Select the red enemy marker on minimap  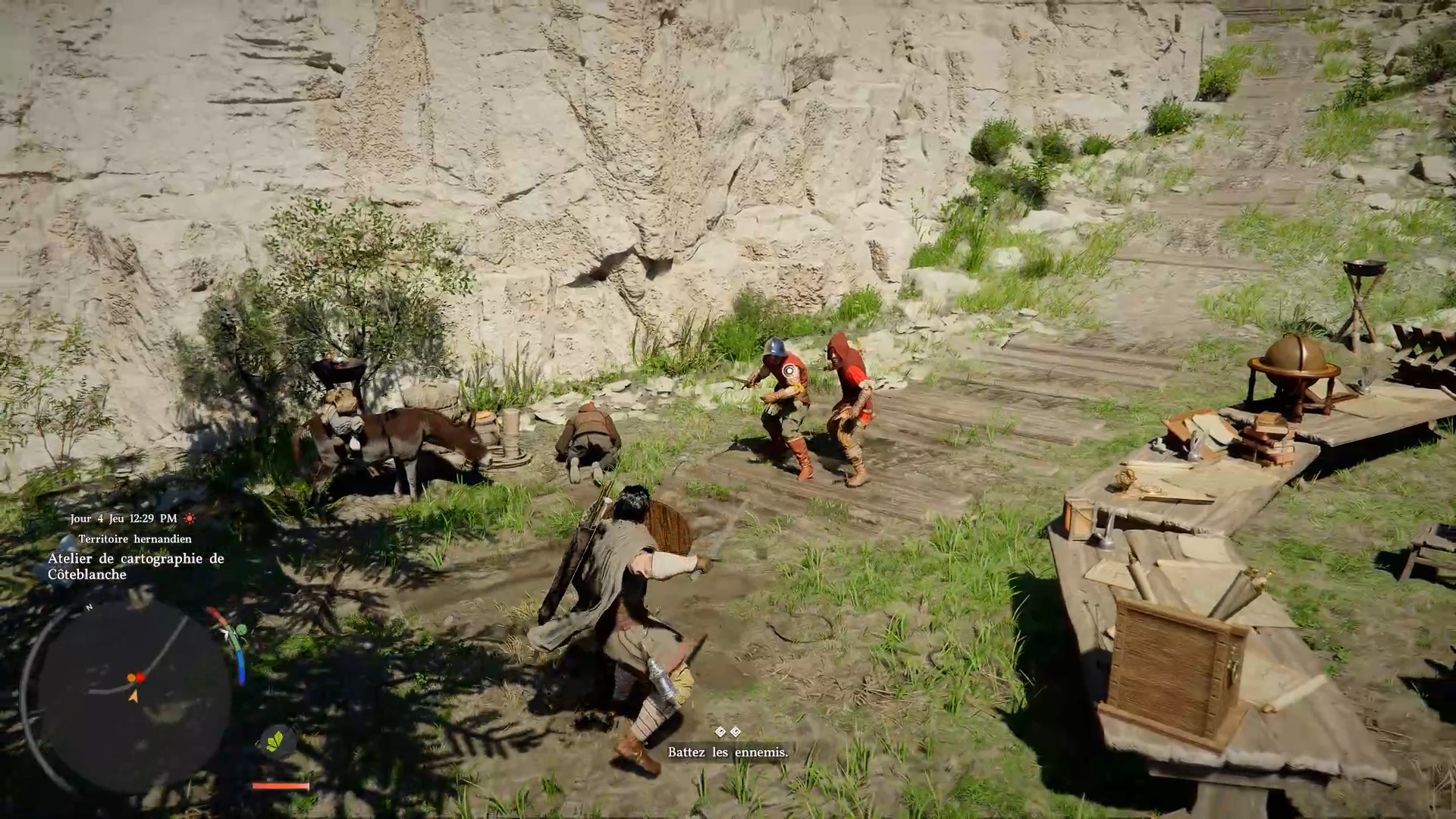click(x=140, y=677)
